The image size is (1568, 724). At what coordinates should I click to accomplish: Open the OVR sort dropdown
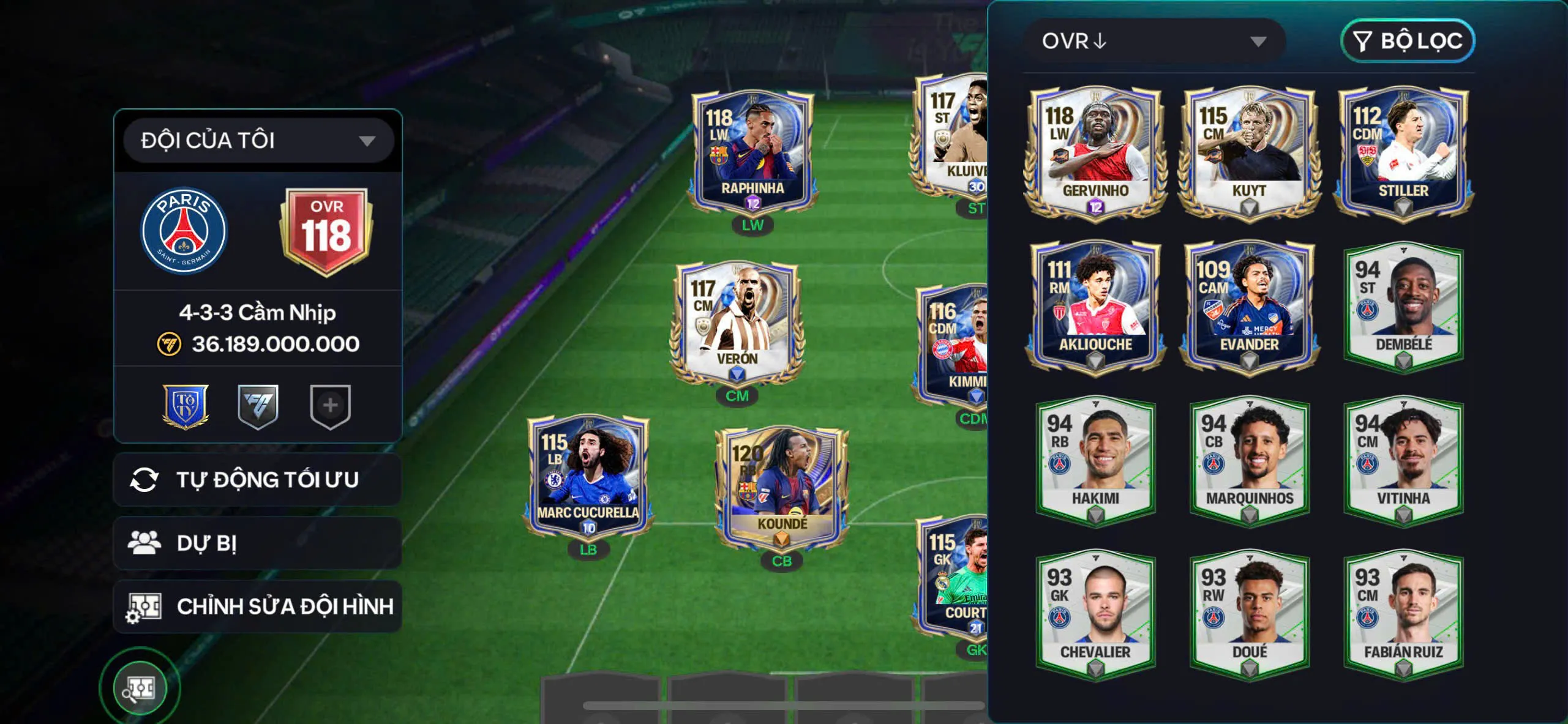1154,41
